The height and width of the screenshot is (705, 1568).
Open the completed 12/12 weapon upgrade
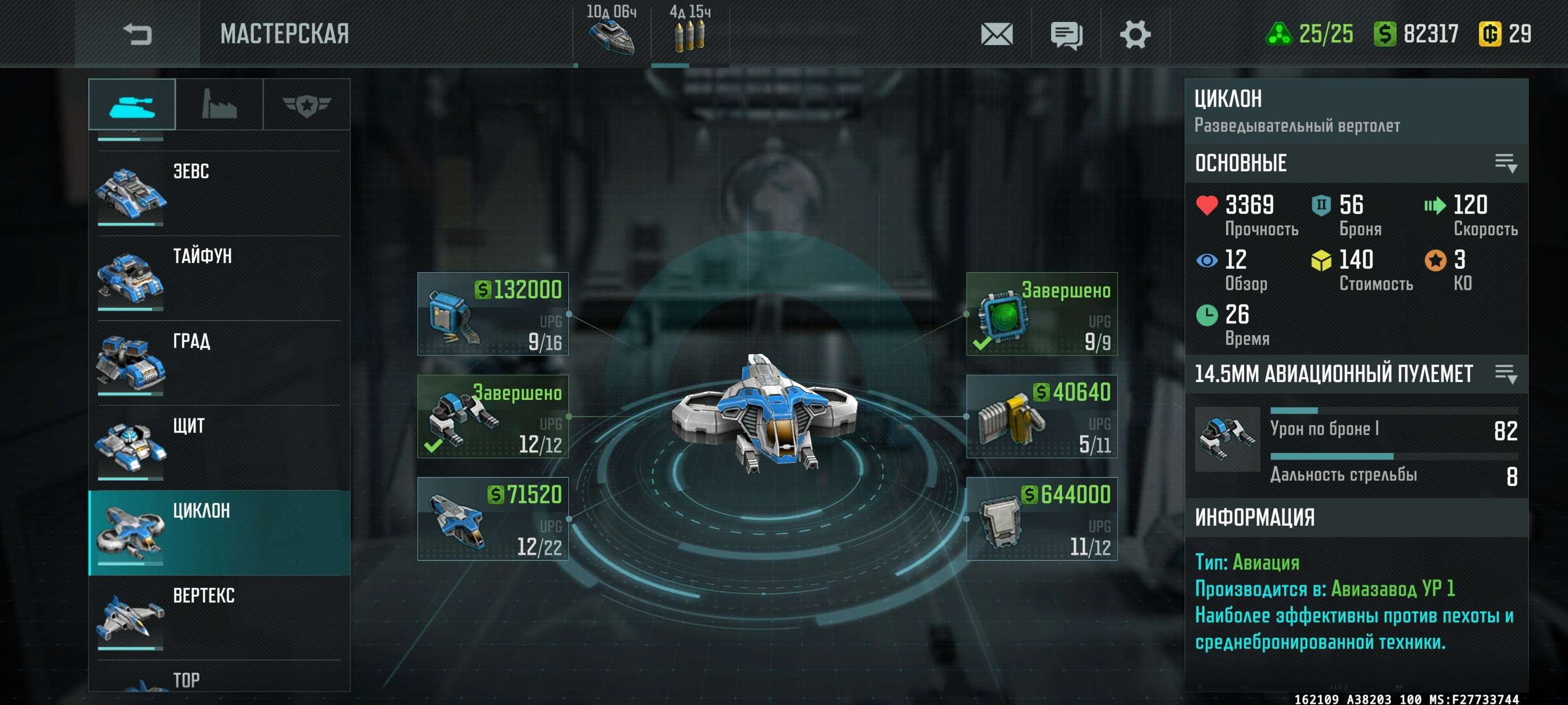pos(493,417)
